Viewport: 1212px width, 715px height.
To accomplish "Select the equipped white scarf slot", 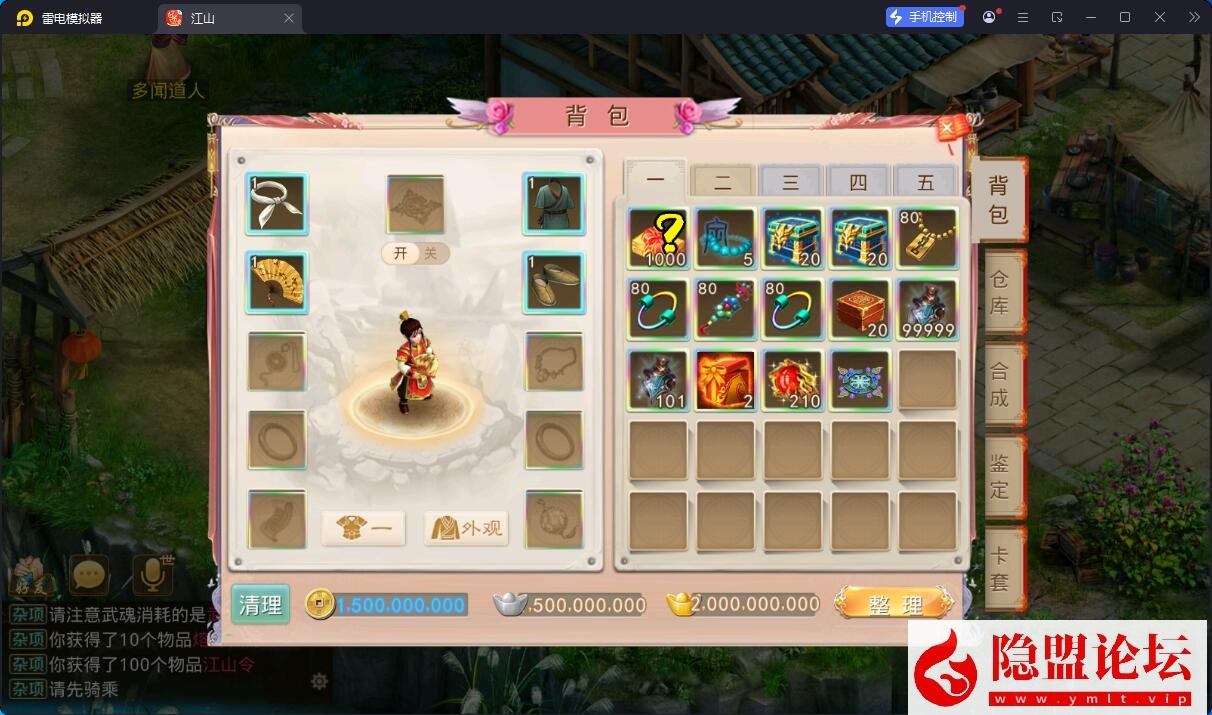I will coord(277,203).
